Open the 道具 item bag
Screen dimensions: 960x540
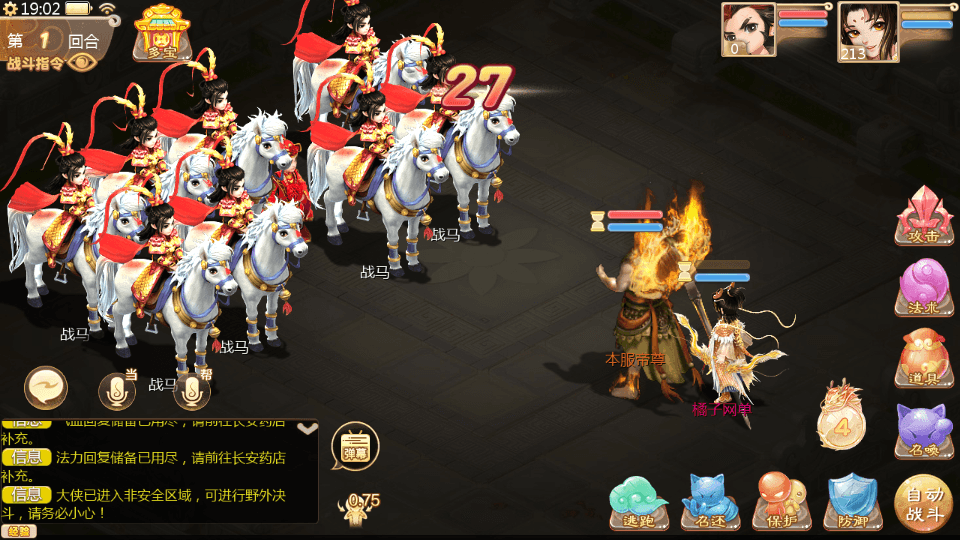click(x=924, y=358)
